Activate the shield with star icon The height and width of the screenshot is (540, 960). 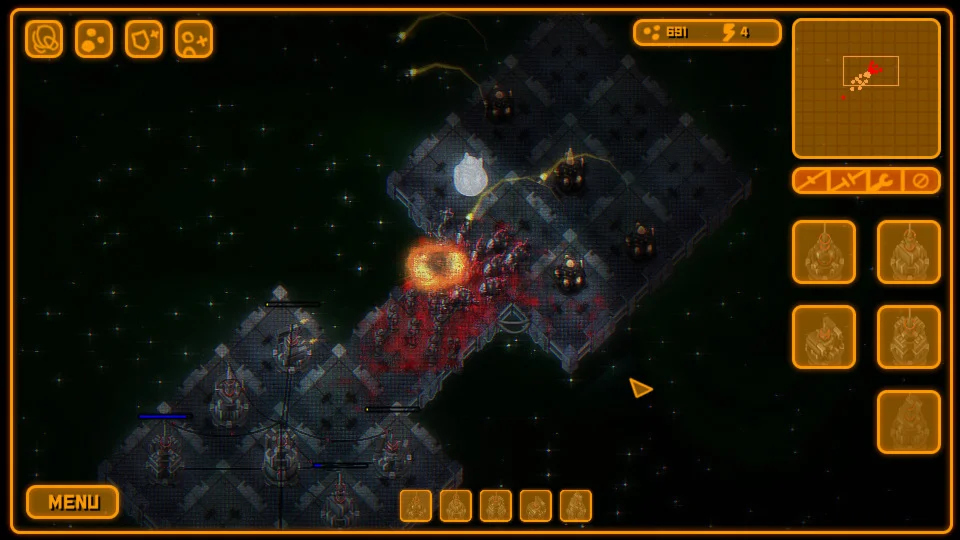144,39
